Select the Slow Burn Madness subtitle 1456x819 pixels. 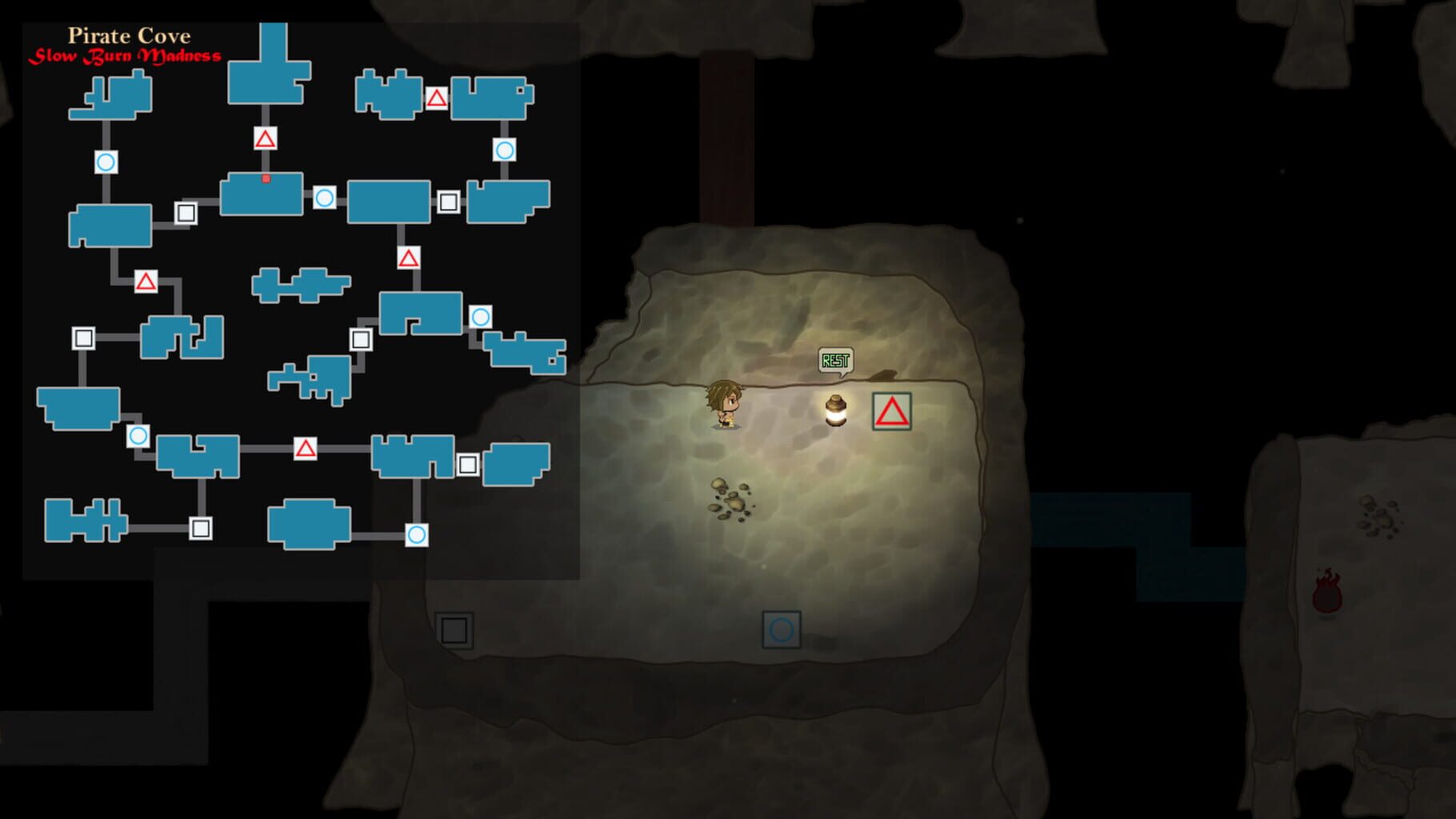pos(126,57)
